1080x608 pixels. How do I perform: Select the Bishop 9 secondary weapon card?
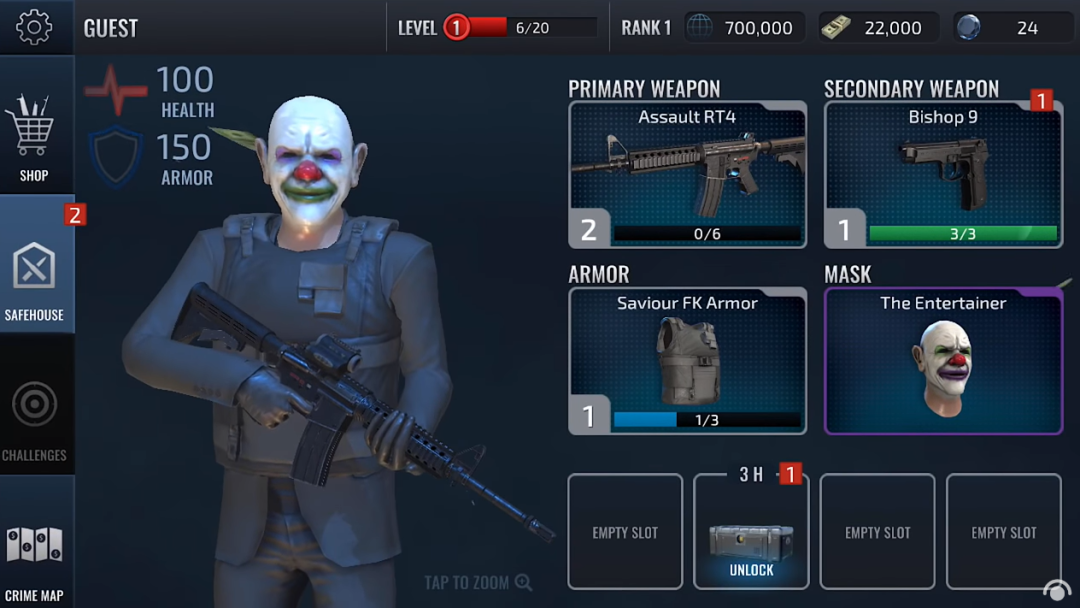[943, 174]
